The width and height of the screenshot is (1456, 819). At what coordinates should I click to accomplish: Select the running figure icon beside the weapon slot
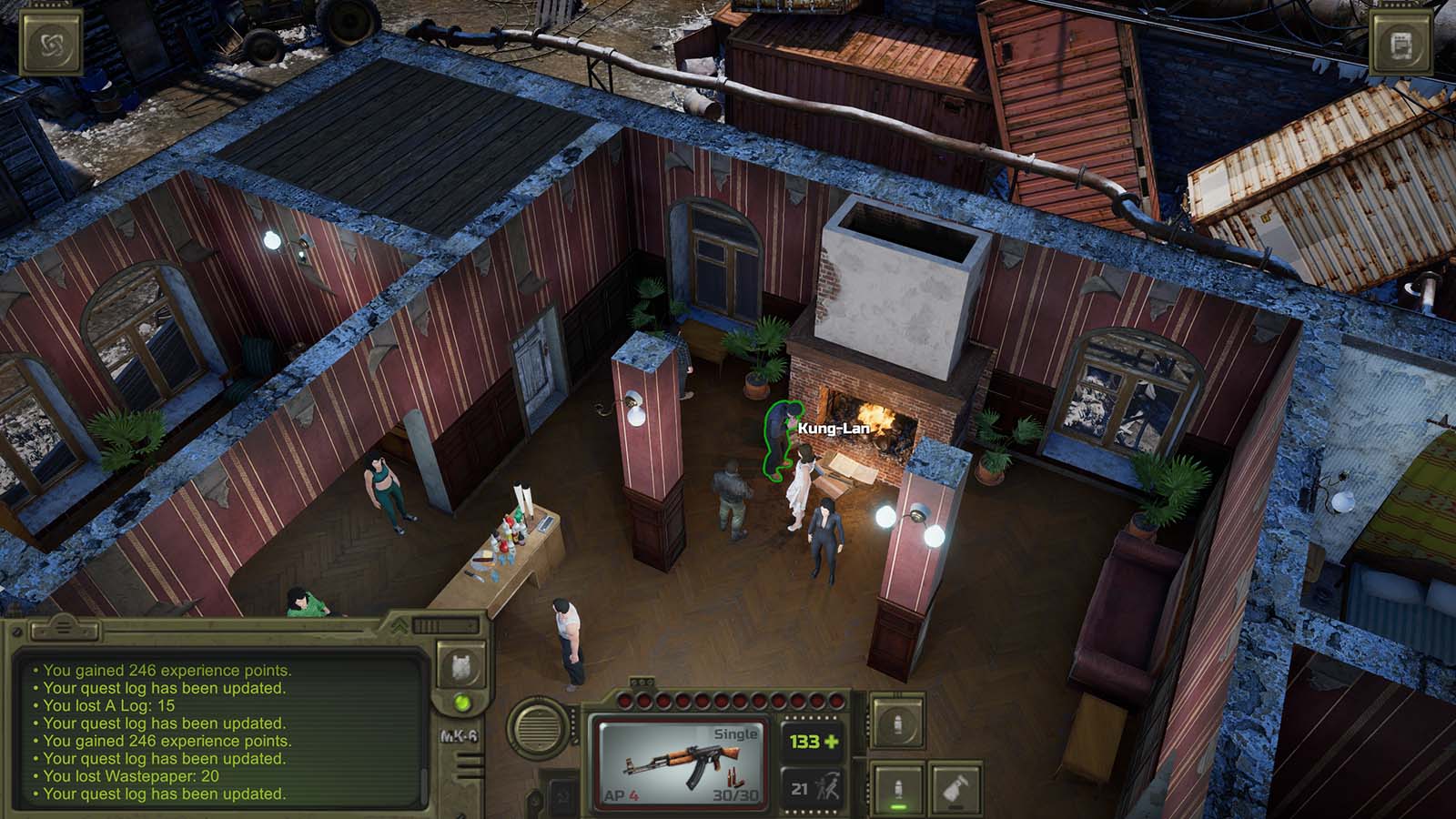click(828, 788)
